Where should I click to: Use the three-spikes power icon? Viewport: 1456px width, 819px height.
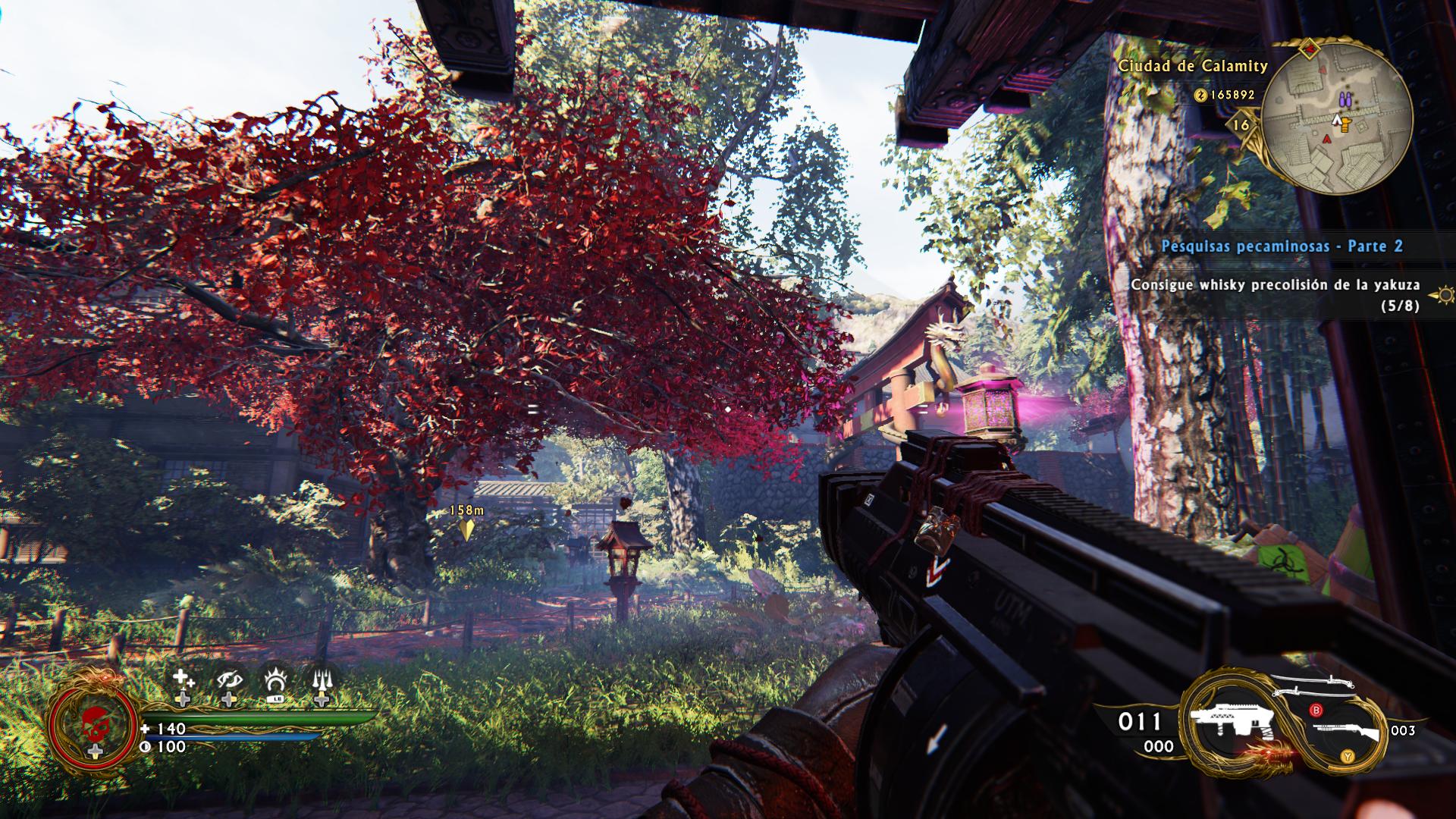coord(322,680)
